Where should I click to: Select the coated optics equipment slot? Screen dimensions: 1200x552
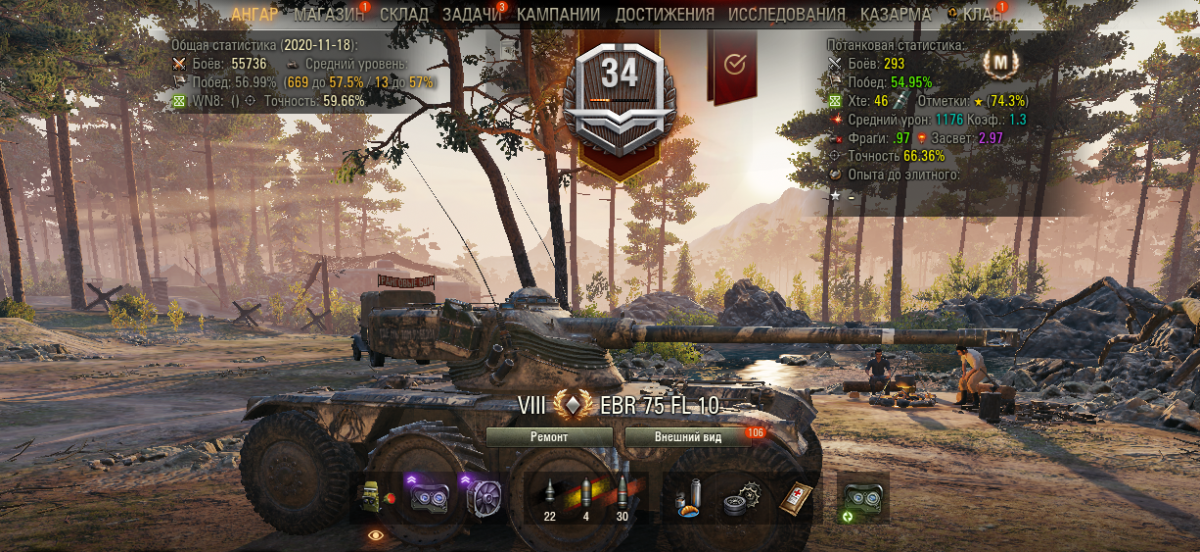point(428,497)
